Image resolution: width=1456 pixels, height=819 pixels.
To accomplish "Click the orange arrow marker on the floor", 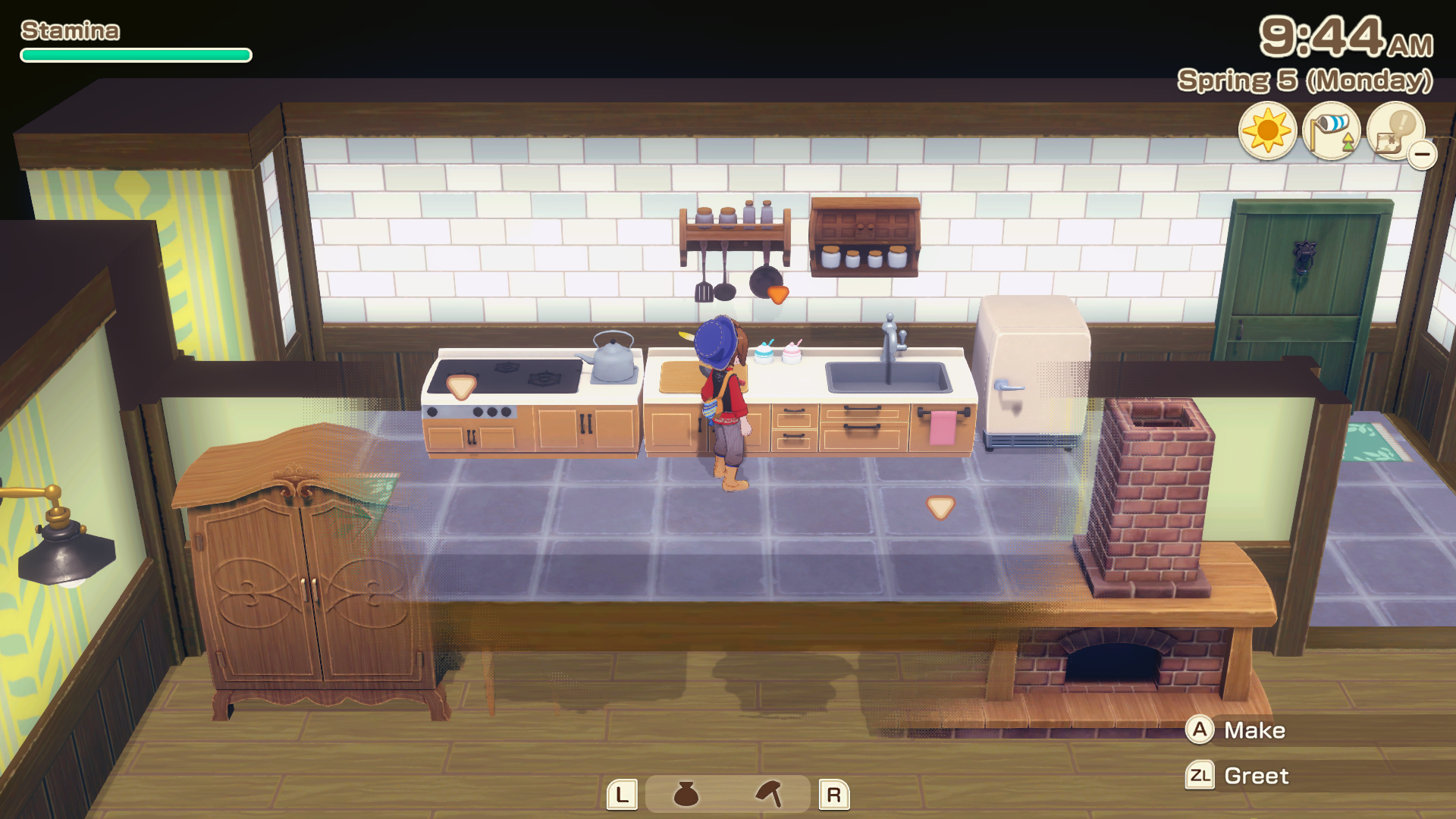I will tap(940, 506).
